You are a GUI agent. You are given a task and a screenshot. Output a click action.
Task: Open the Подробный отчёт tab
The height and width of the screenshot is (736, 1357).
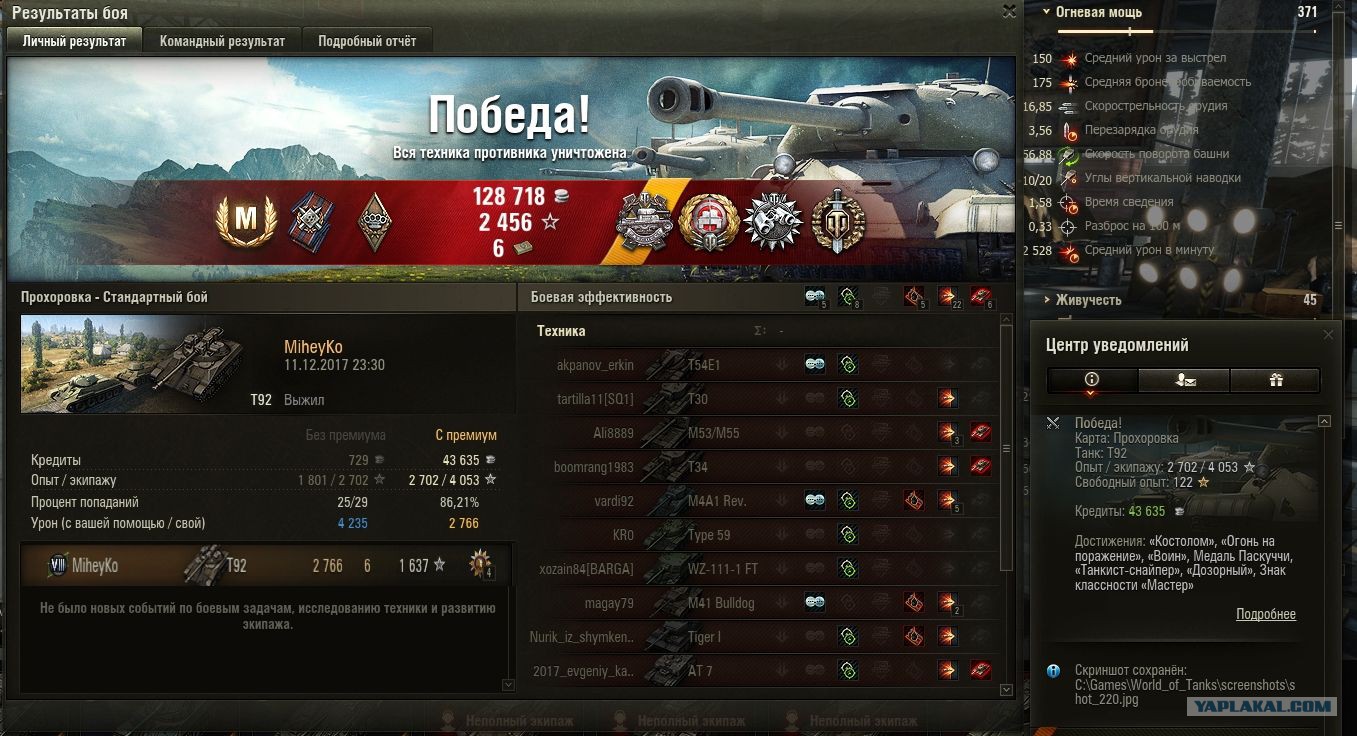367,41
